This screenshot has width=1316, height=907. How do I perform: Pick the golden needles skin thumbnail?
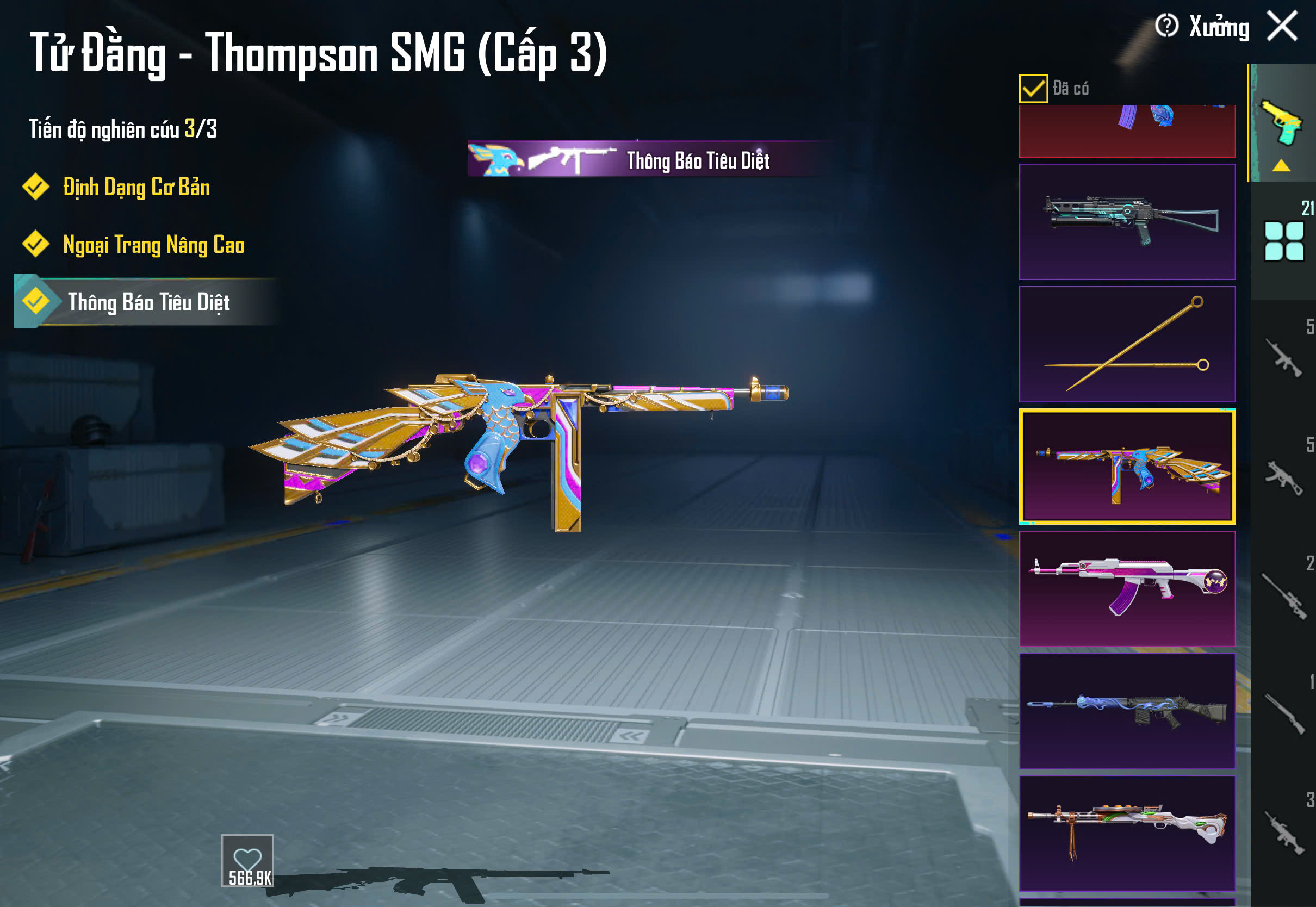click(x=1127, y=344)
